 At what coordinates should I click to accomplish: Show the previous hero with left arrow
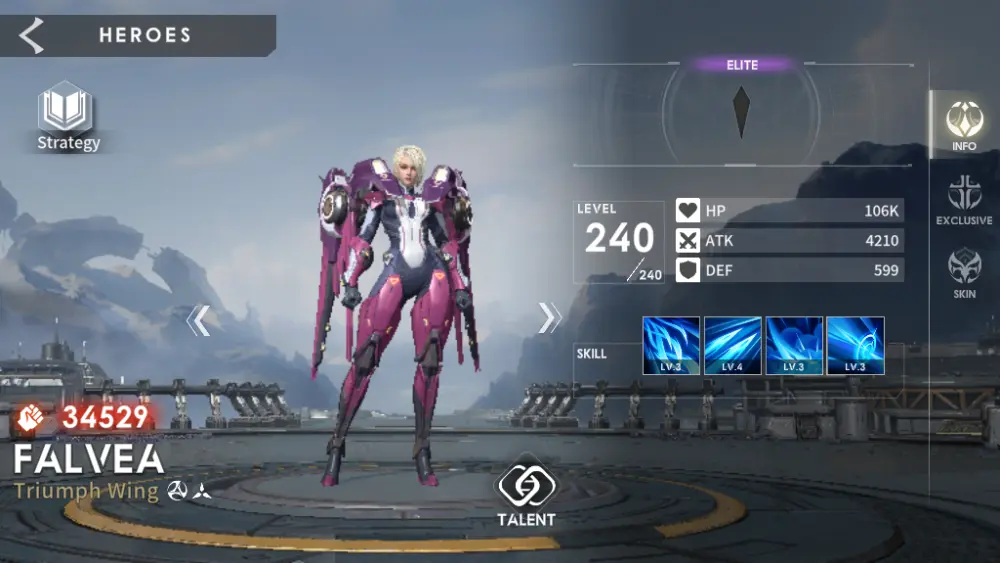click(198, 320)
